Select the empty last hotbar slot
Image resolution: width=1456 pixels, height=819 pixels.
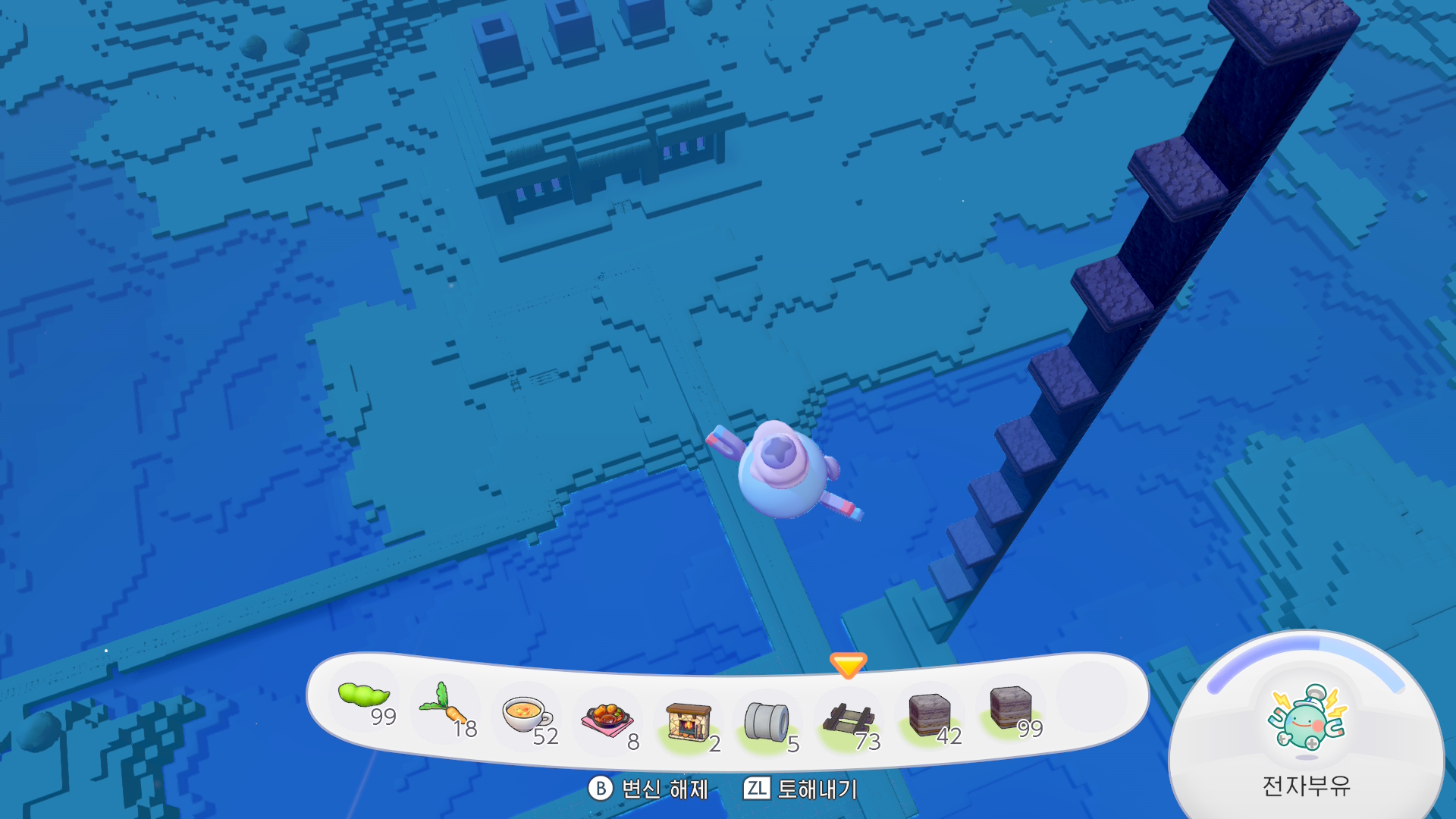click(1091, 698)
